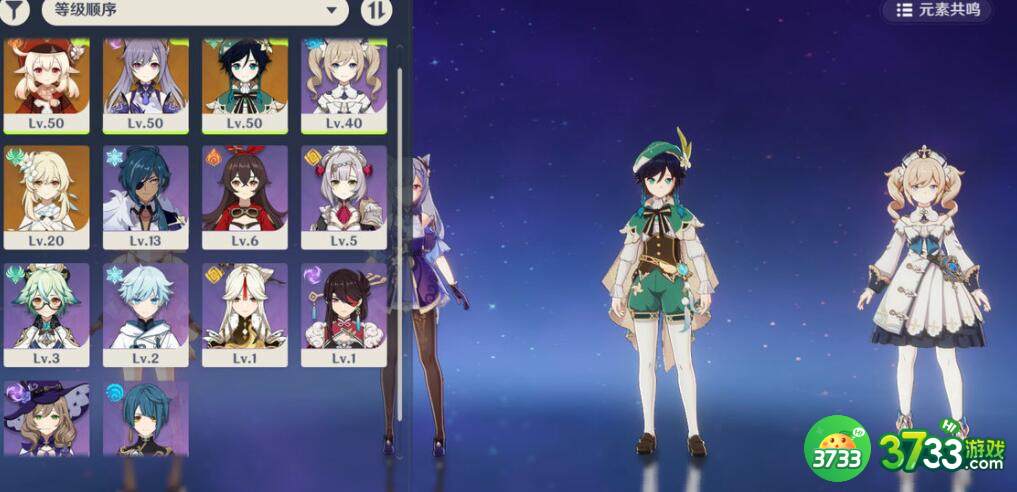The image size is (1017, 492).
Task: Select Klee's Lv.50 portrait in red hat
Action: pos(47,84)
